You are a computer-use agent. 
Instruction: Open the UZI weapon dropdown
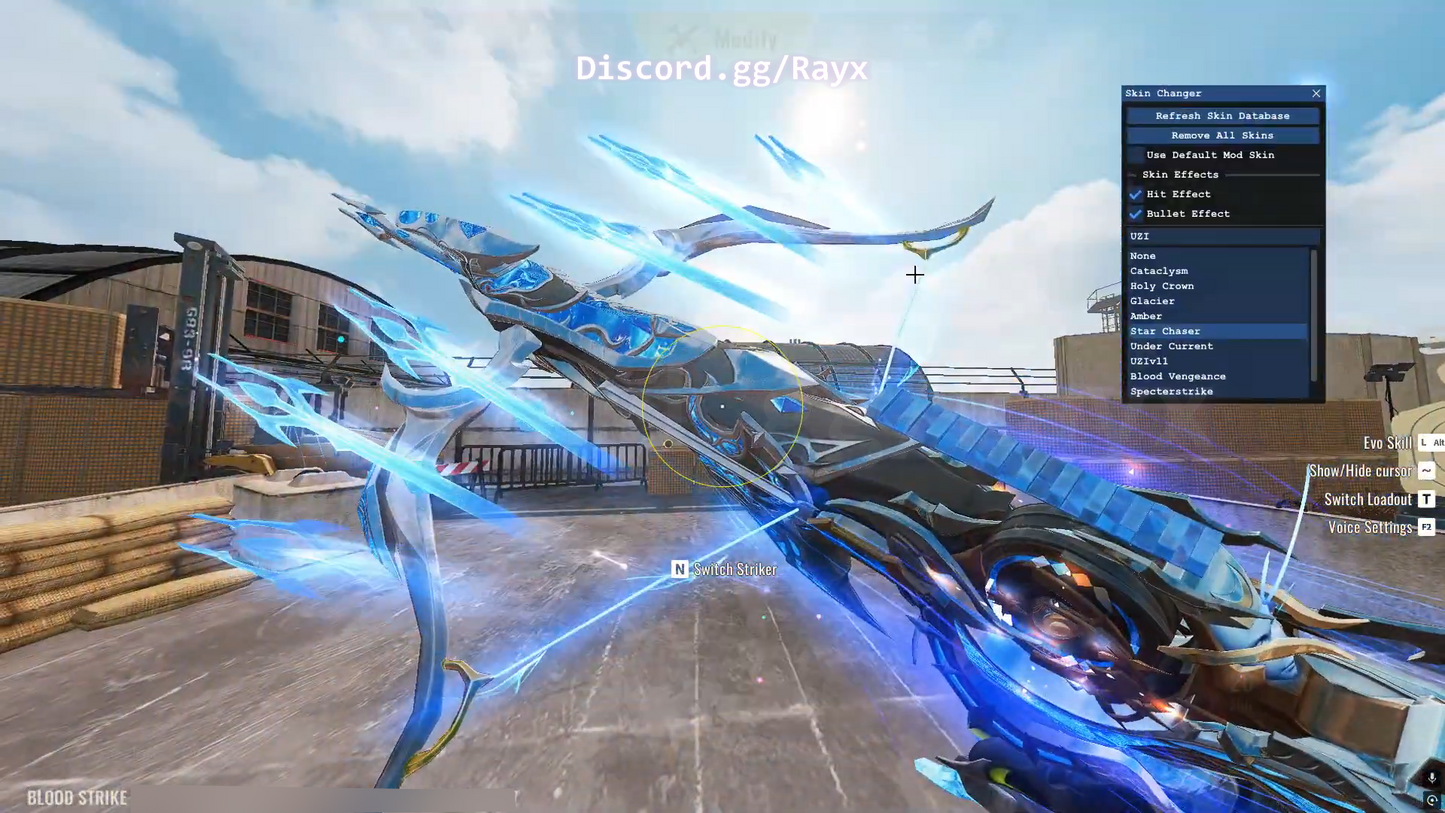coord(1222,236)
